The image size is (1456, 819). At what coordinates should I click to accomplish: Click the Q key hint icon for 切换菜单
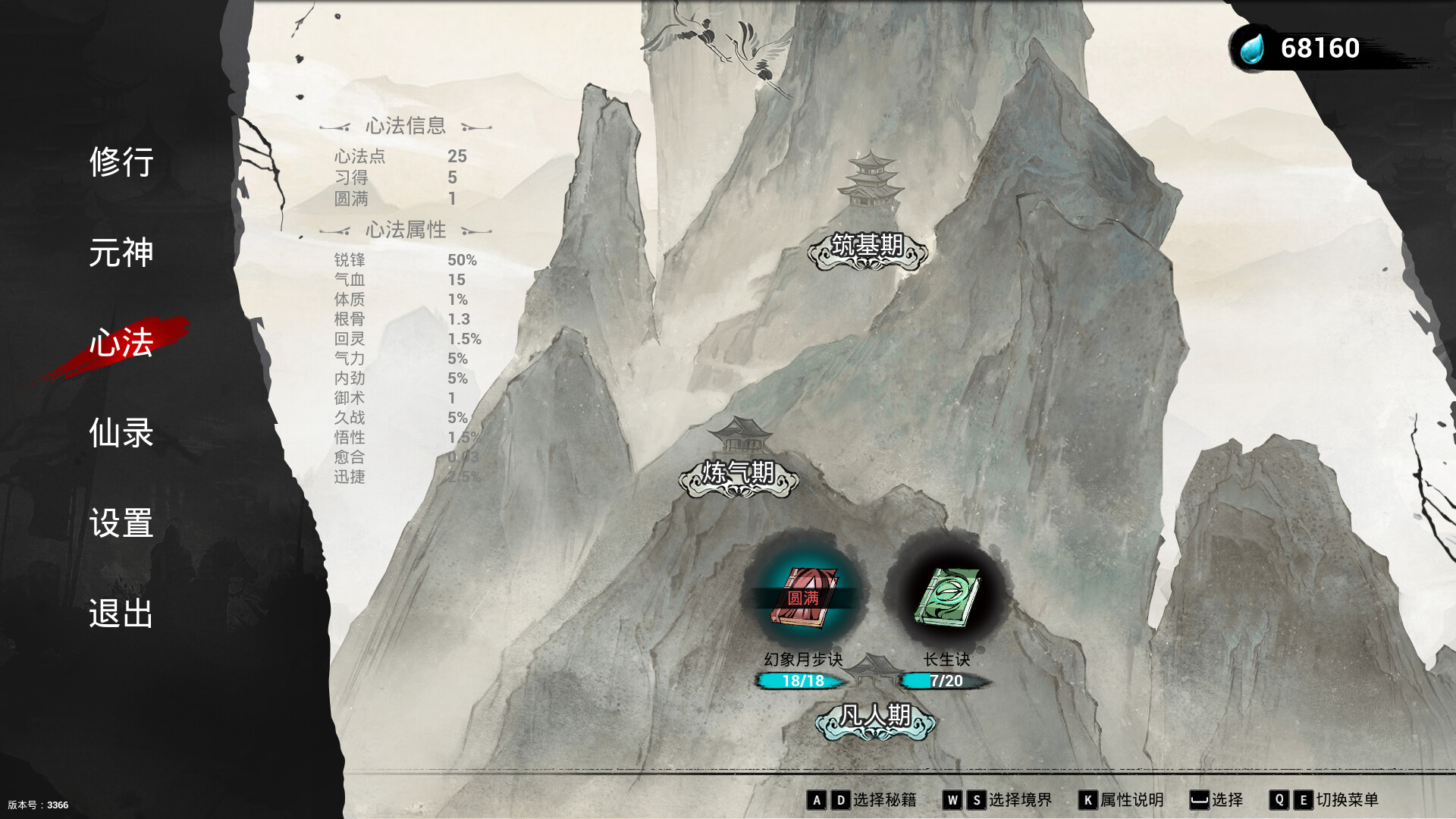(x=1281, y=799)
